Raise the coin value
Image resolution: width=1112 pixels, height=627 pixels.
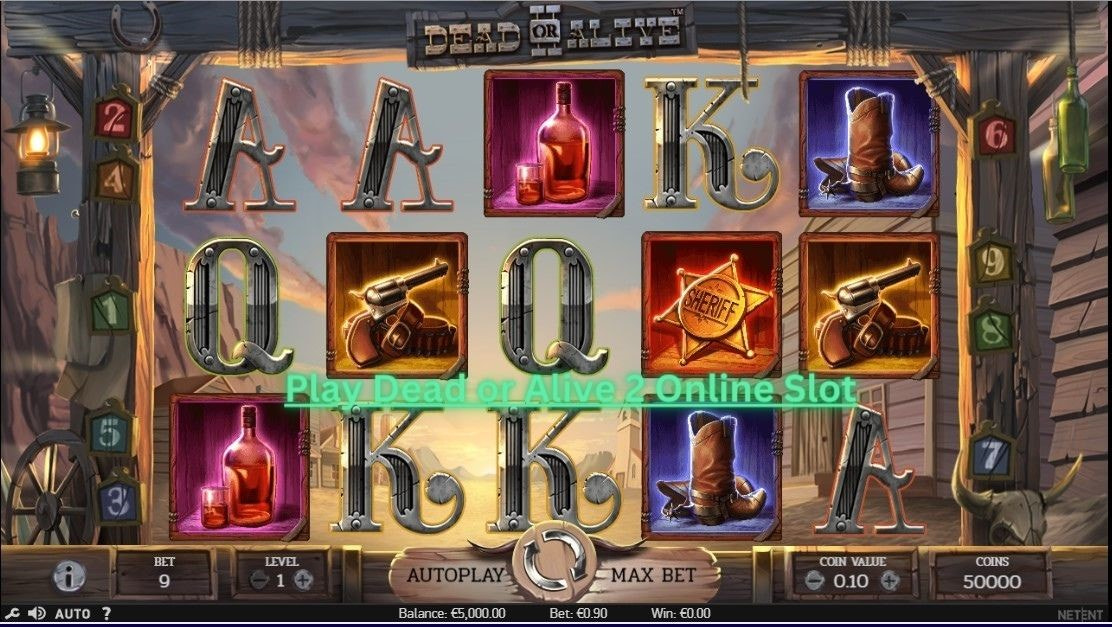click(889, 580)
